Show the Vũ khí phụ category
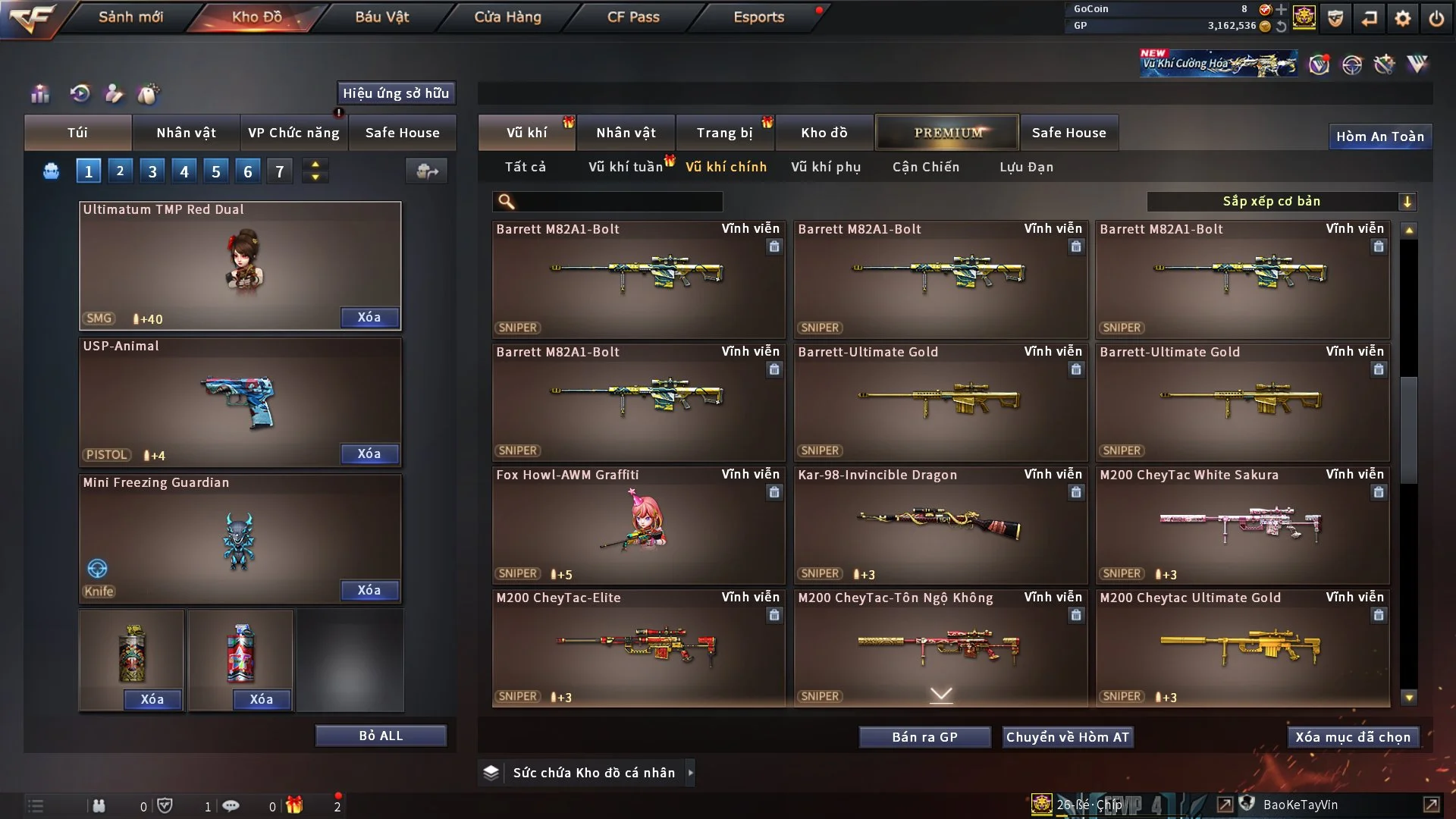 click(826, 167)
